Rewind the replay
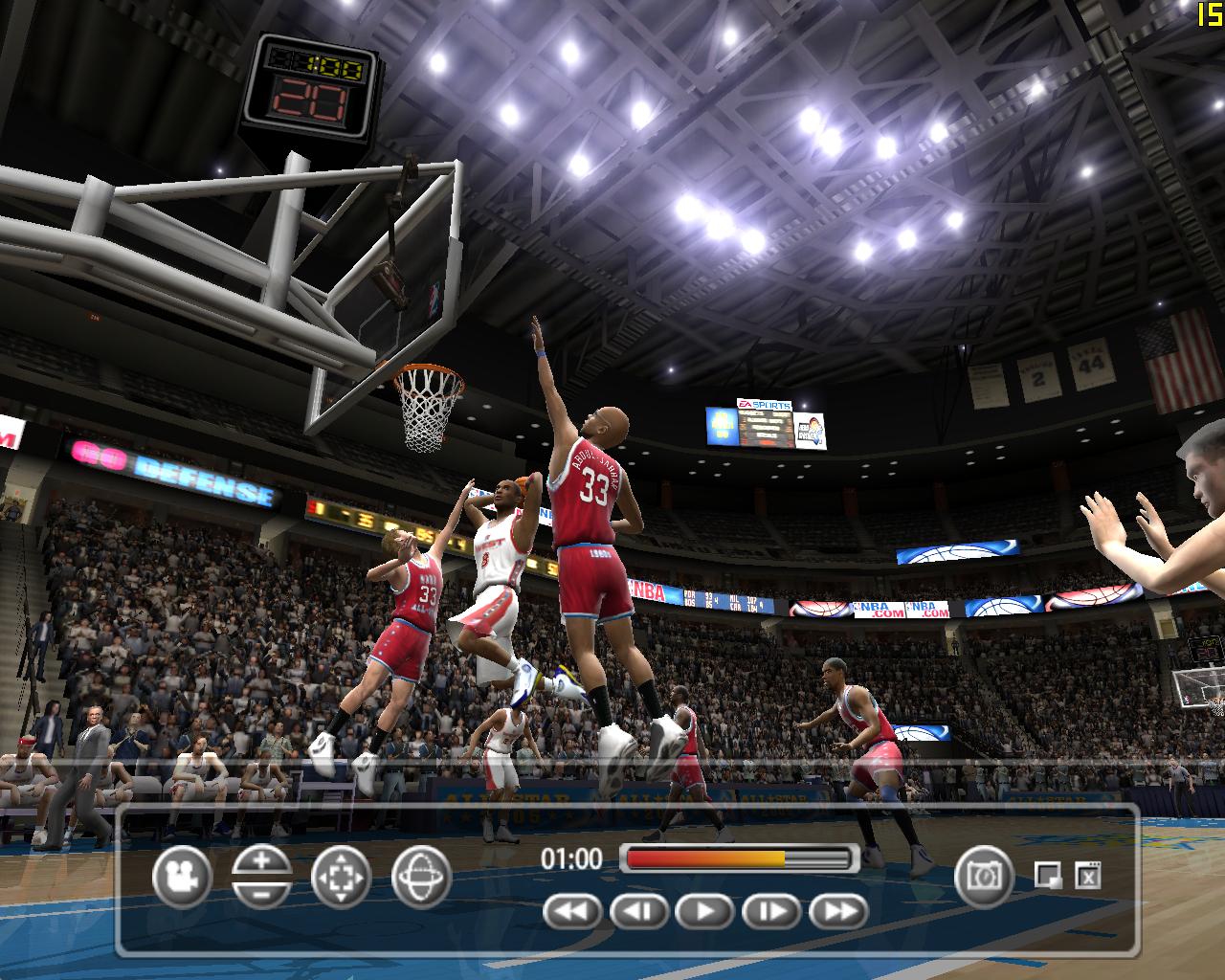 (x=571, y=911)
